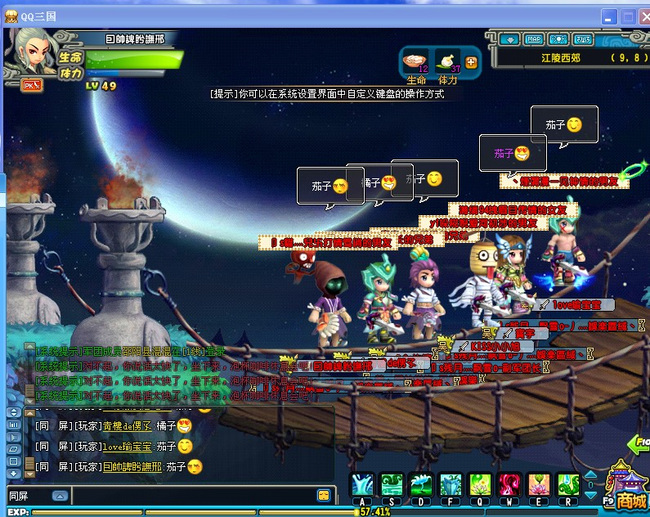Click the green F10 arrow button

tap(637, 444)
